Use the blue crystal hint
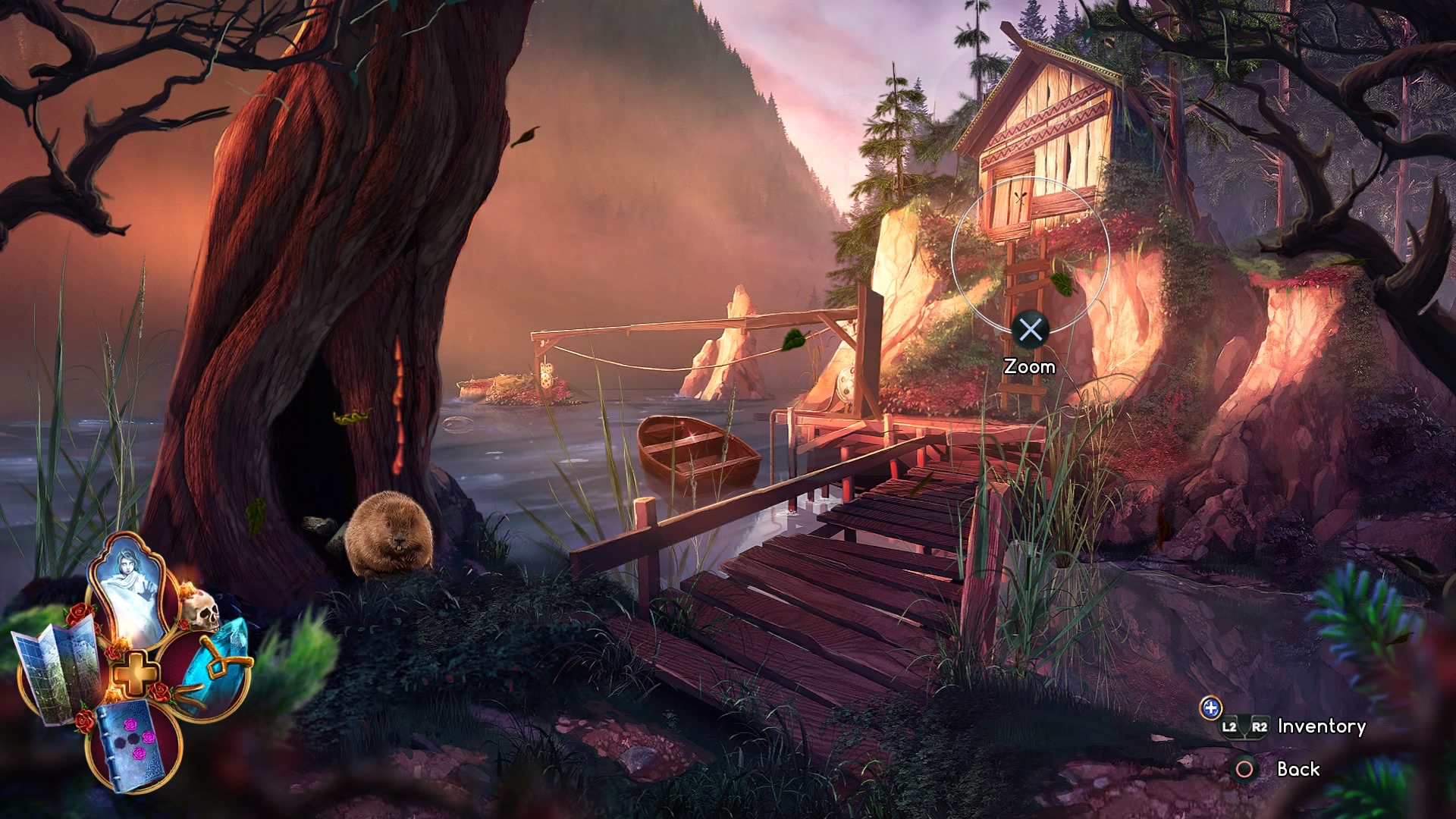 tap(216, 660)
